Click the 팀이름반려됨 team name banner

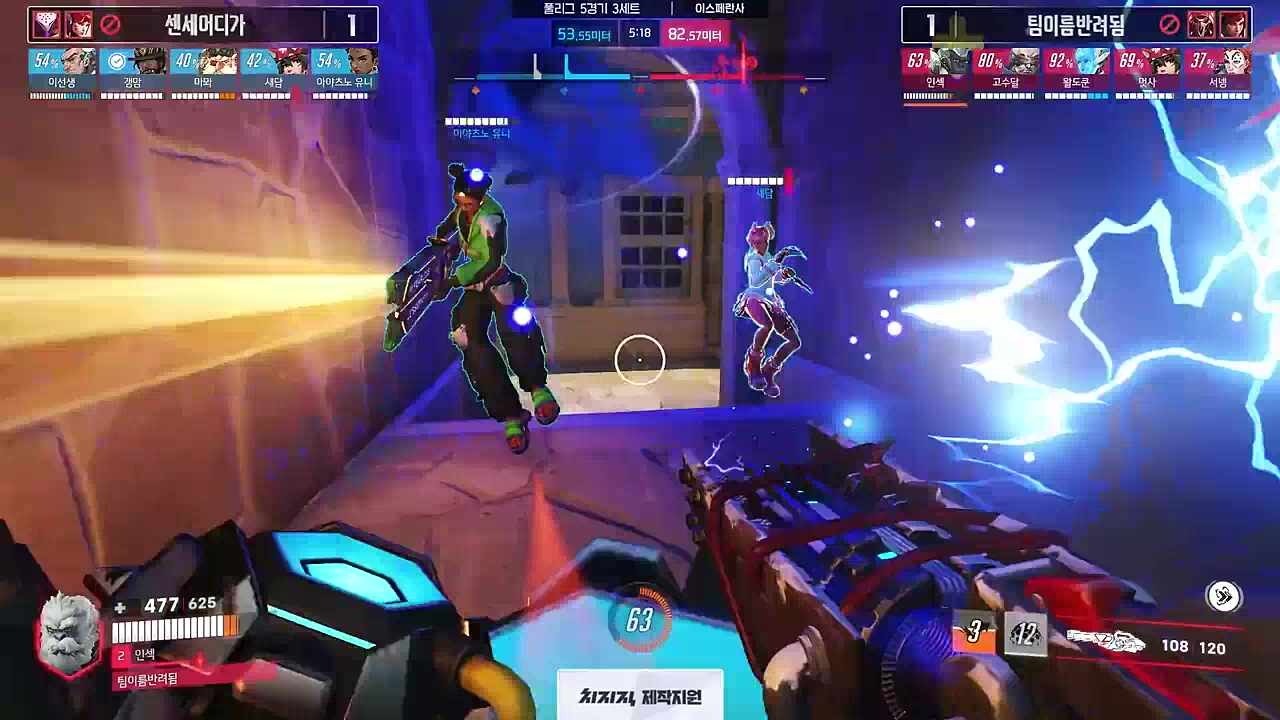pos(1075,25)
